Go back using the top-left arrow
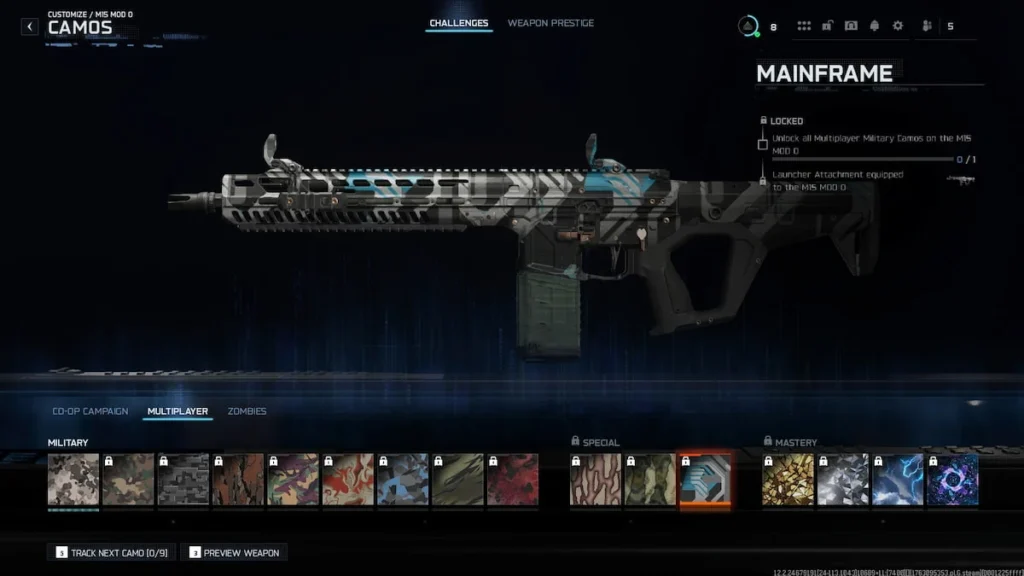The width and height of the screenshot is (1024, 576). [30, 26]
